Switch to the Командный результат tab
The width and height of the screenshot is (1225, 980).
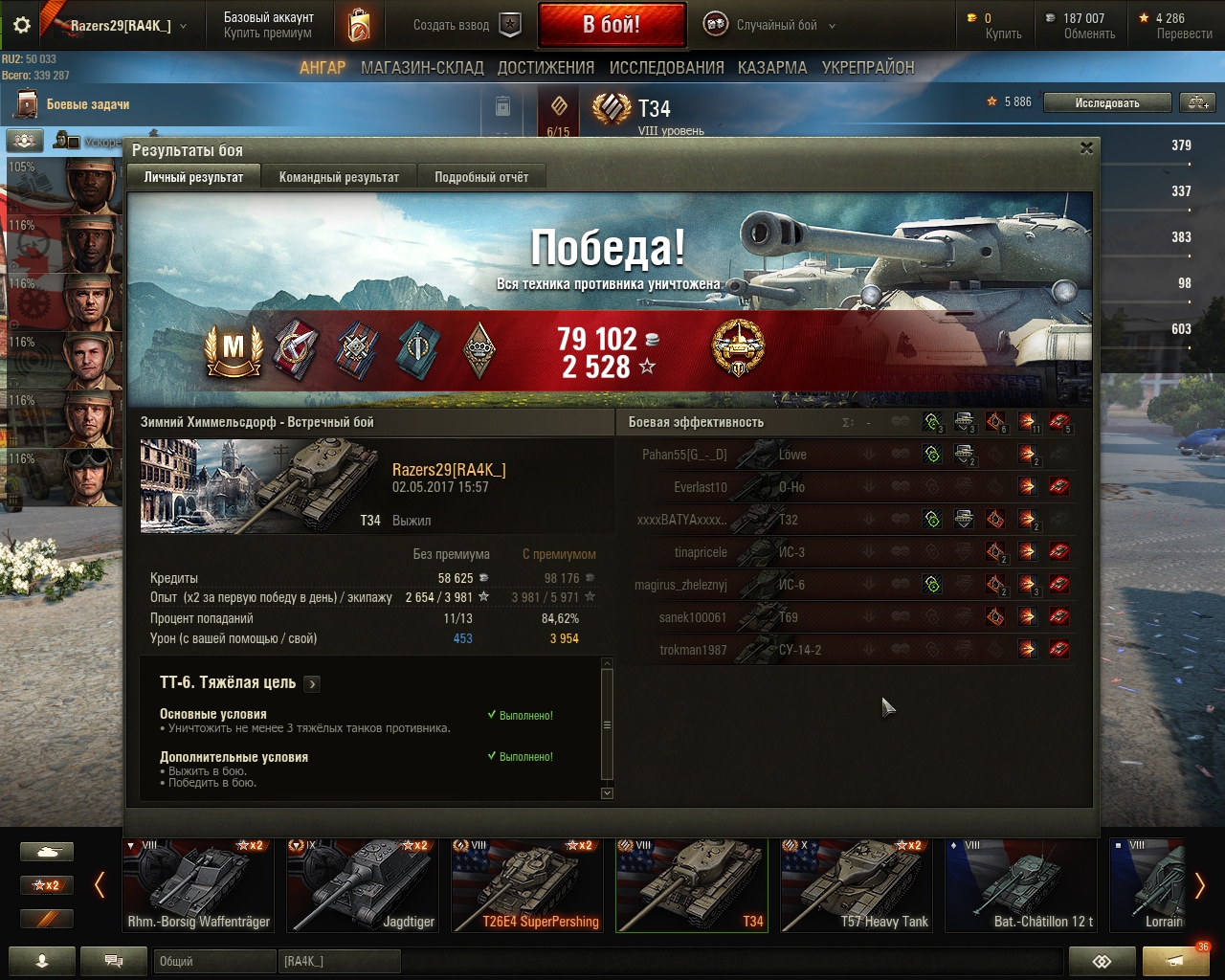[x=339, y=177]
